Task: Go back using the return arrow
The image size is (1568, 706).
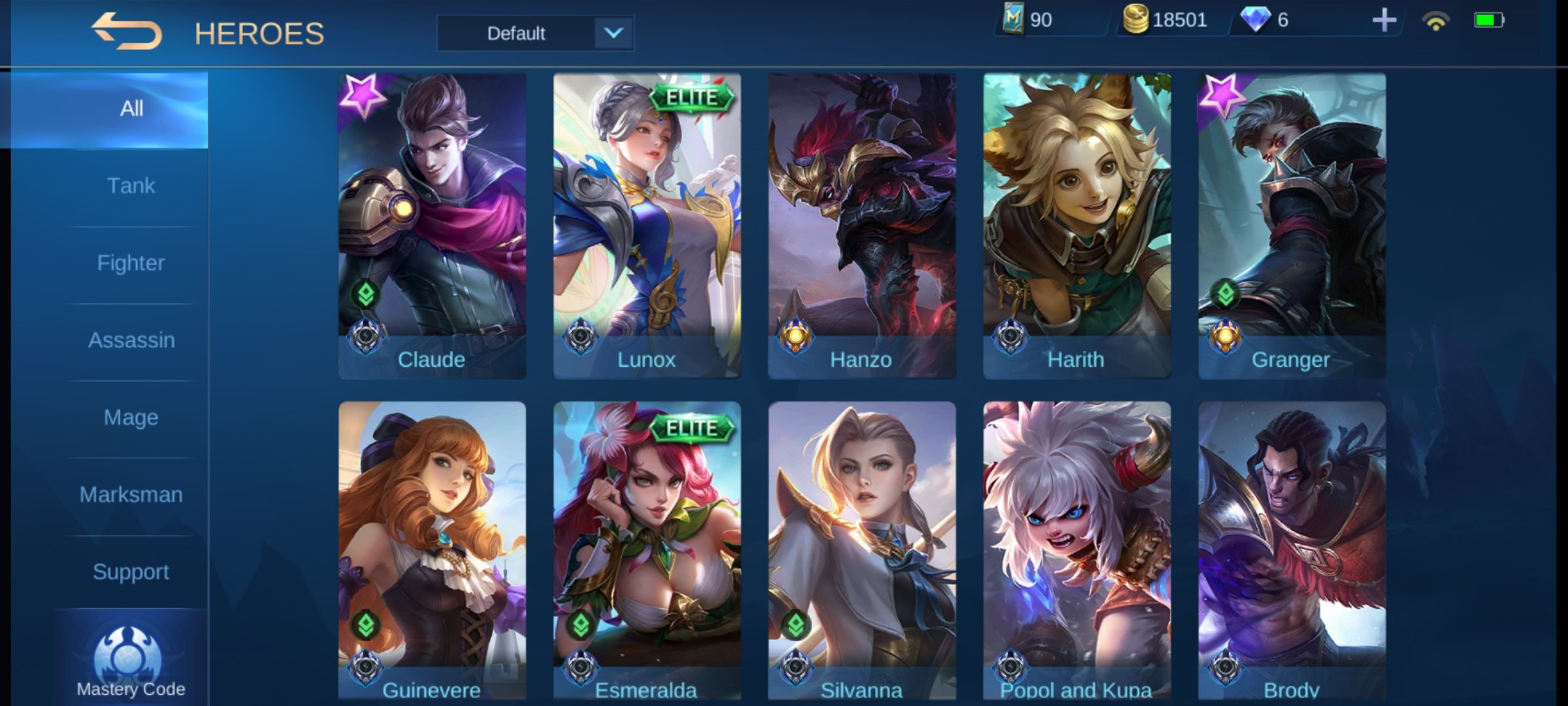Action: [x=126, y=31]
